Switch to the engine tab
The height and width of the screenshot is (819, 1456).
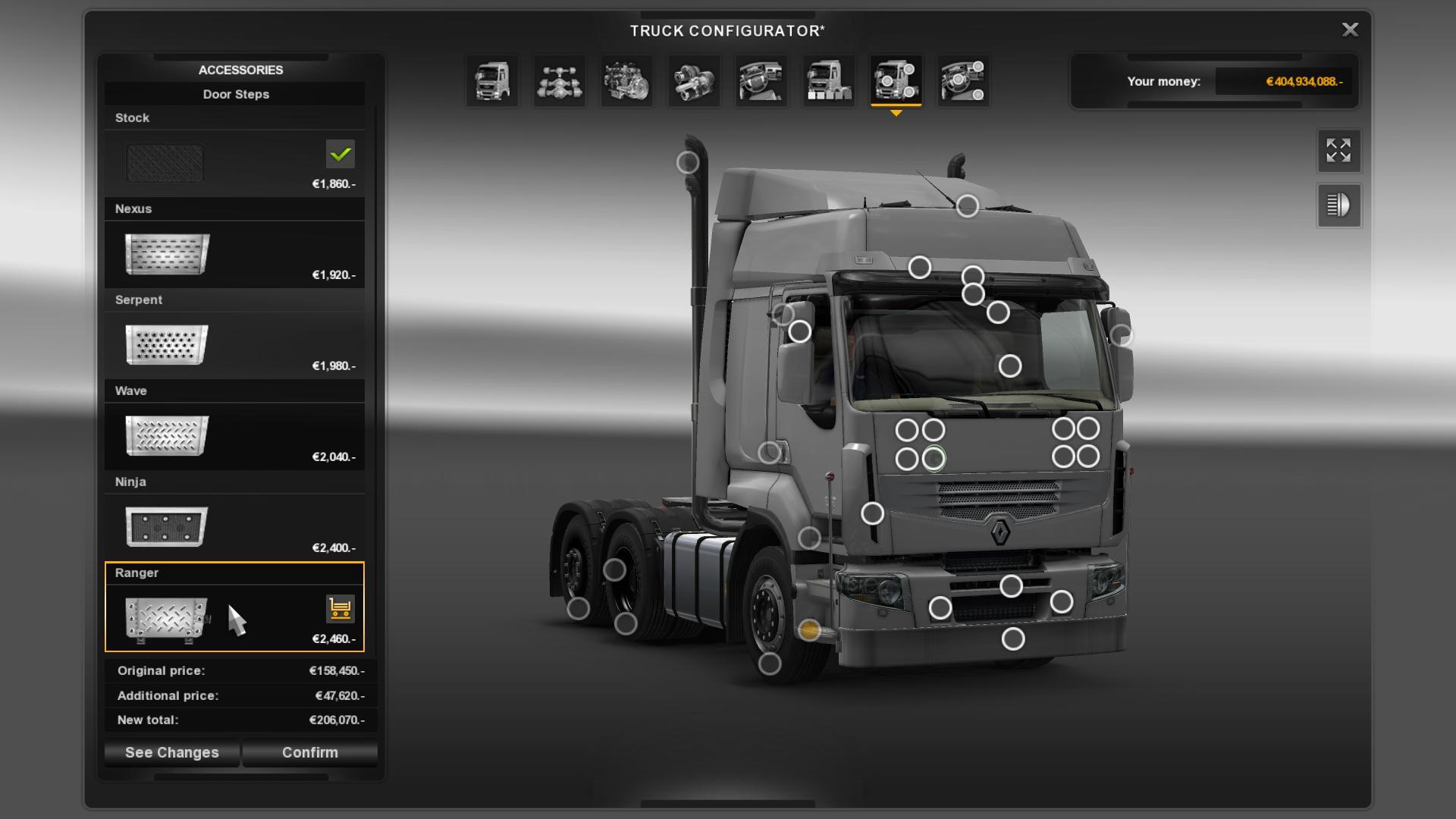pos(626,81)
